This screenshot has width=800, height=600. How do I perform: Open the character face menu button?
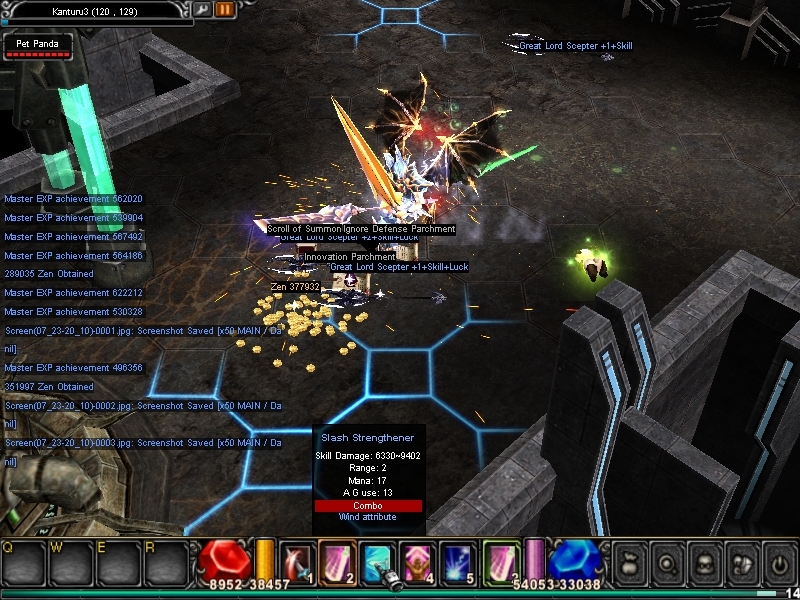pyautogui.click(x=705, y=563)
